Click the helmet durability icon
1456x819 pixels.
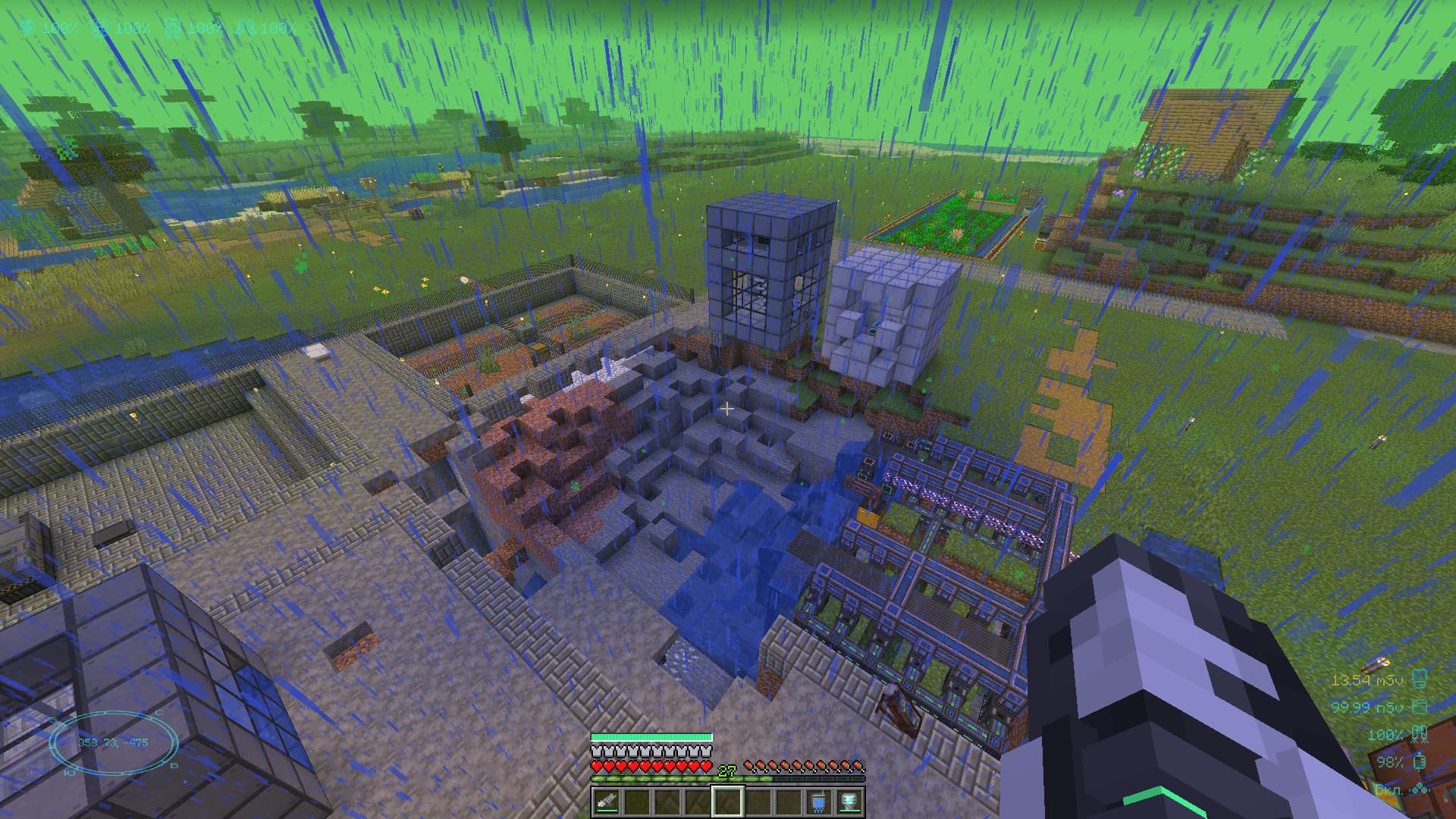click(27, 28)
